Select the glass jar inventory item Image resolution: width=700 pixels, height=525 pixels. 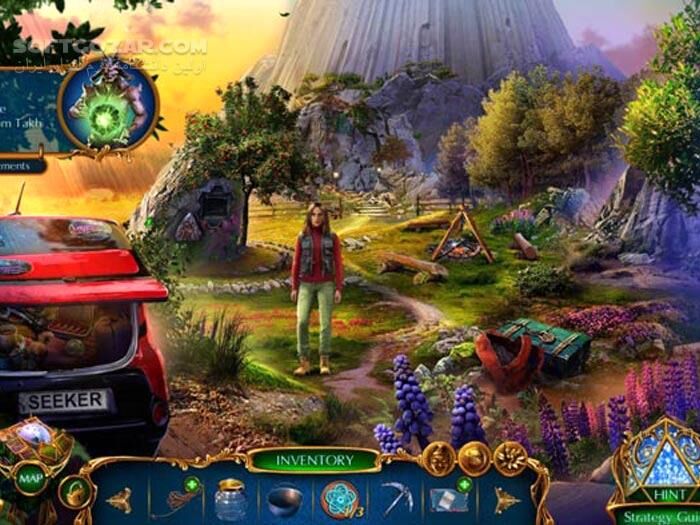(x=232, y=499)
